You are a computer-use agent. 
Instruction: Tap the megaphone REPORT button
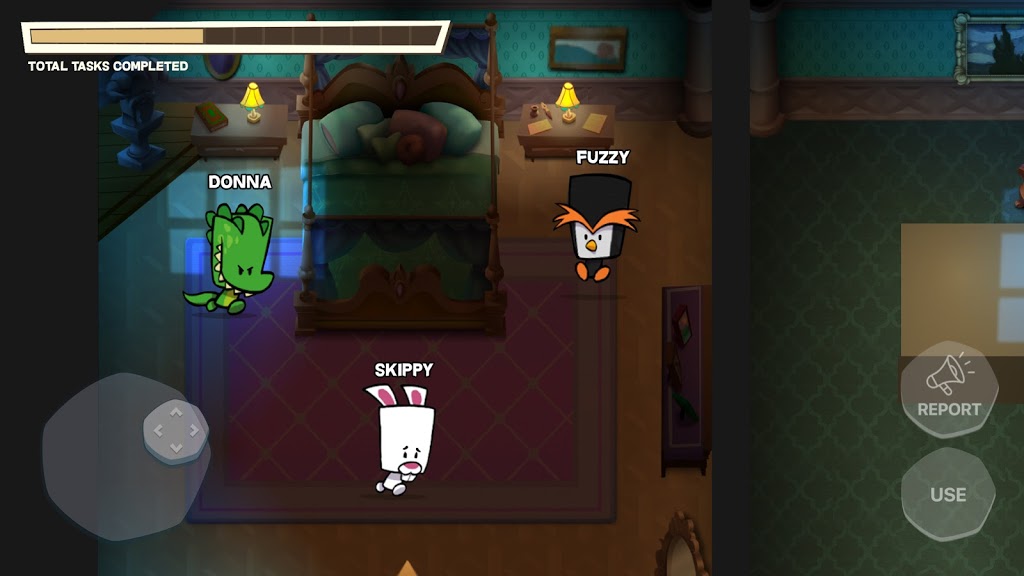tap(948, 388)
